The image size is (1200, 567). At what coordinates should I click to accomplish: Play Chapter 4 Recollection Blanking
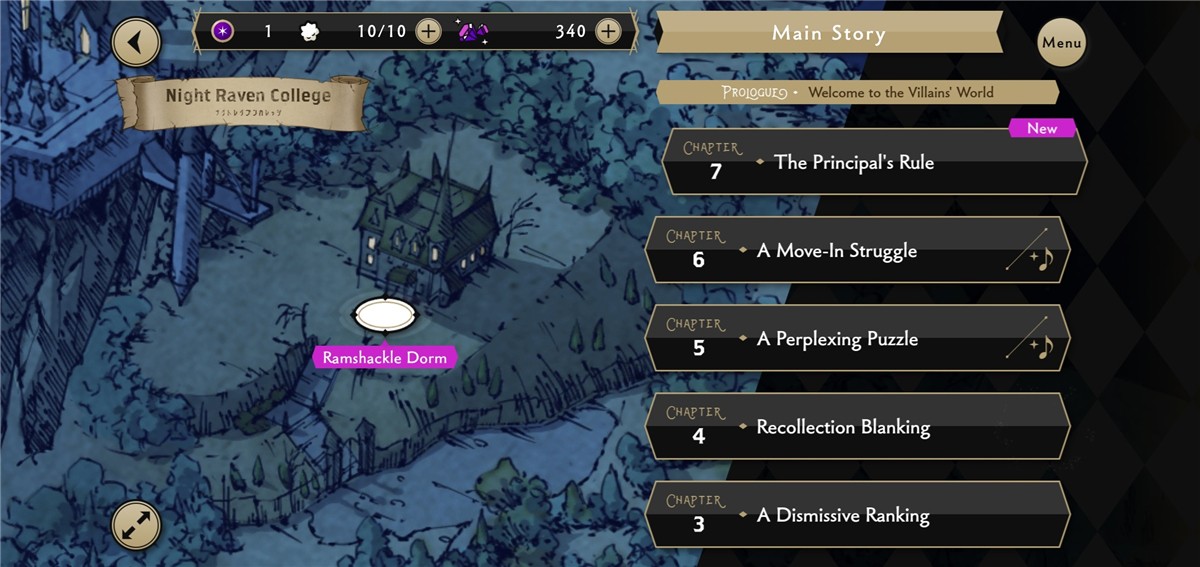click(x=857, y=427)
